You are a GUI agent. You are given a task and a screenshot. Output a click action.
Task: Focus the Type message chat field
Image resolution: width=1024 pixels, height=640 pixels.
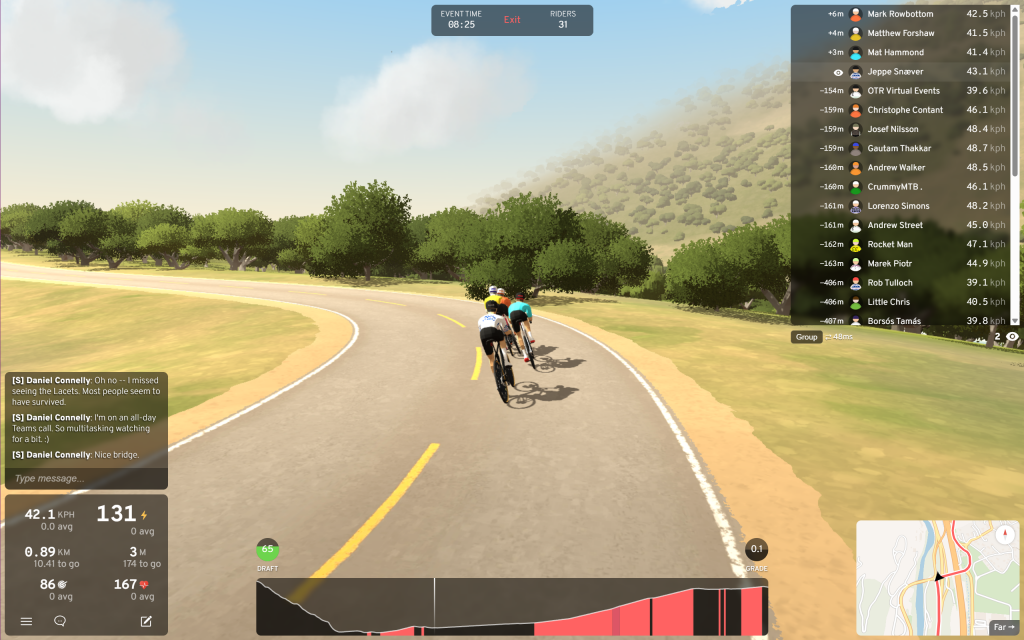[85, 478]
